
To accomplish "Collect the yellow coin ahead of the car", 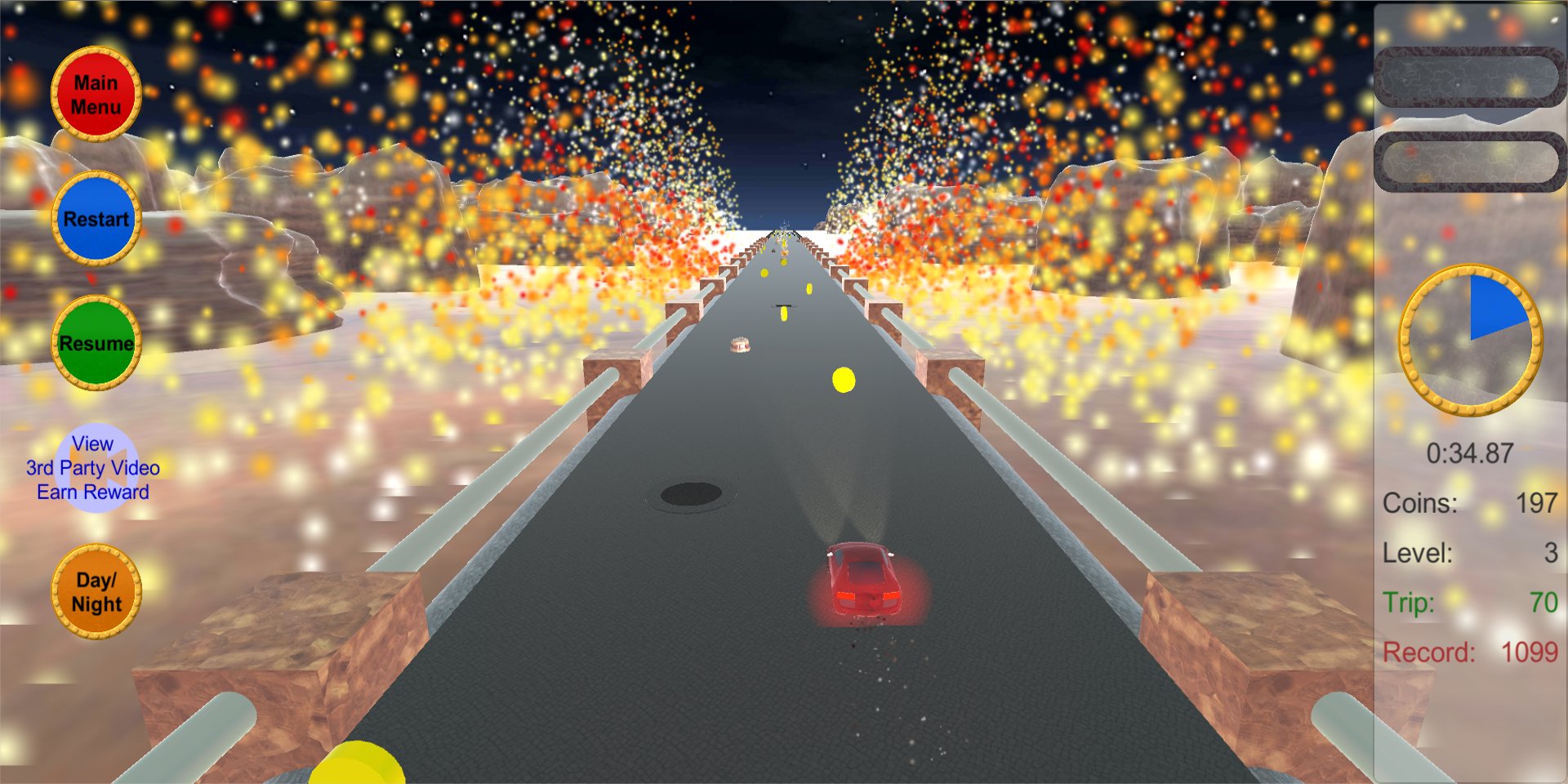I will 842,378.
